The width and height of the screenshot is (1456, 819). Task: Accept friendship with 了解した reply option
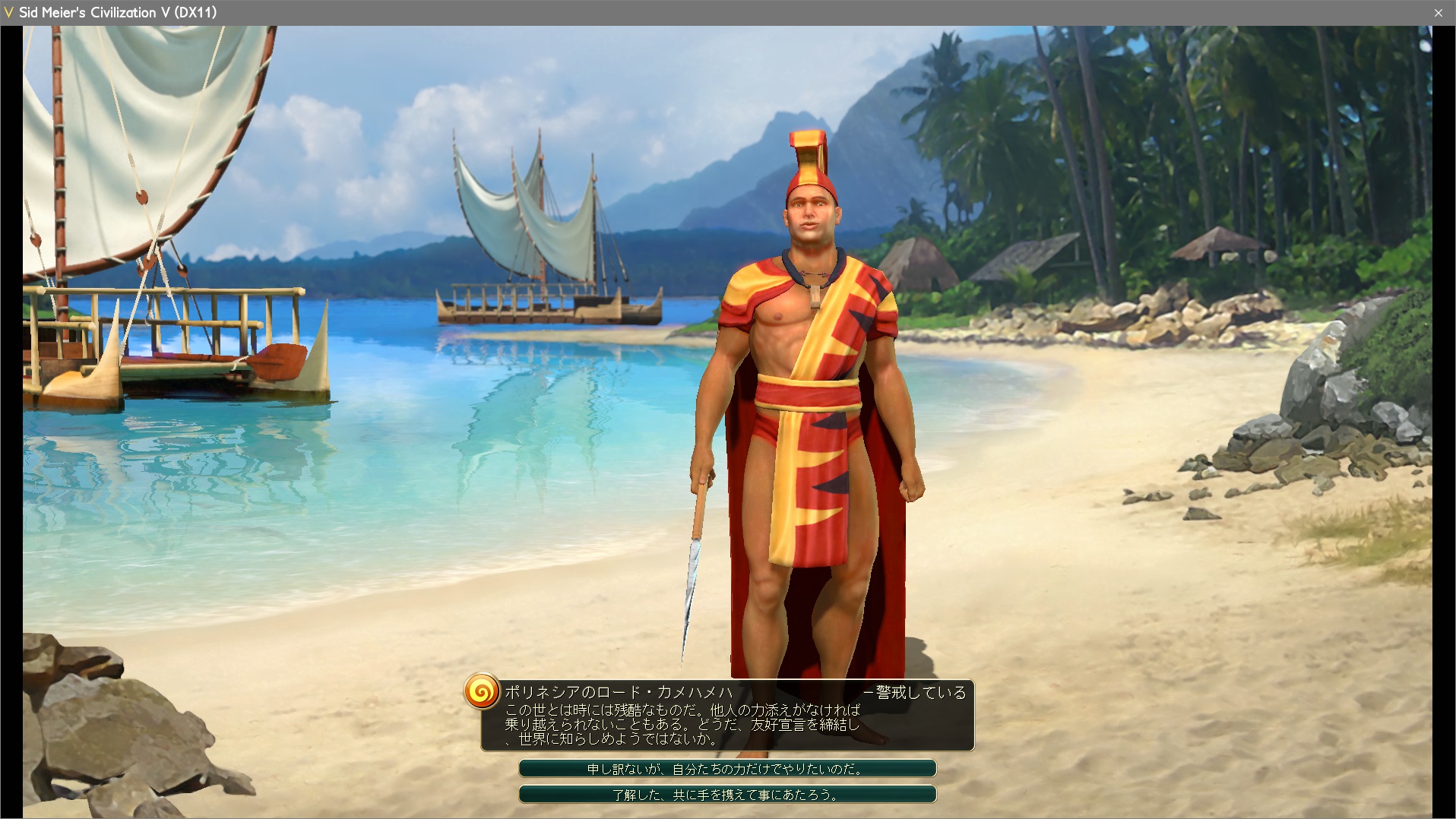pos(727,795)
